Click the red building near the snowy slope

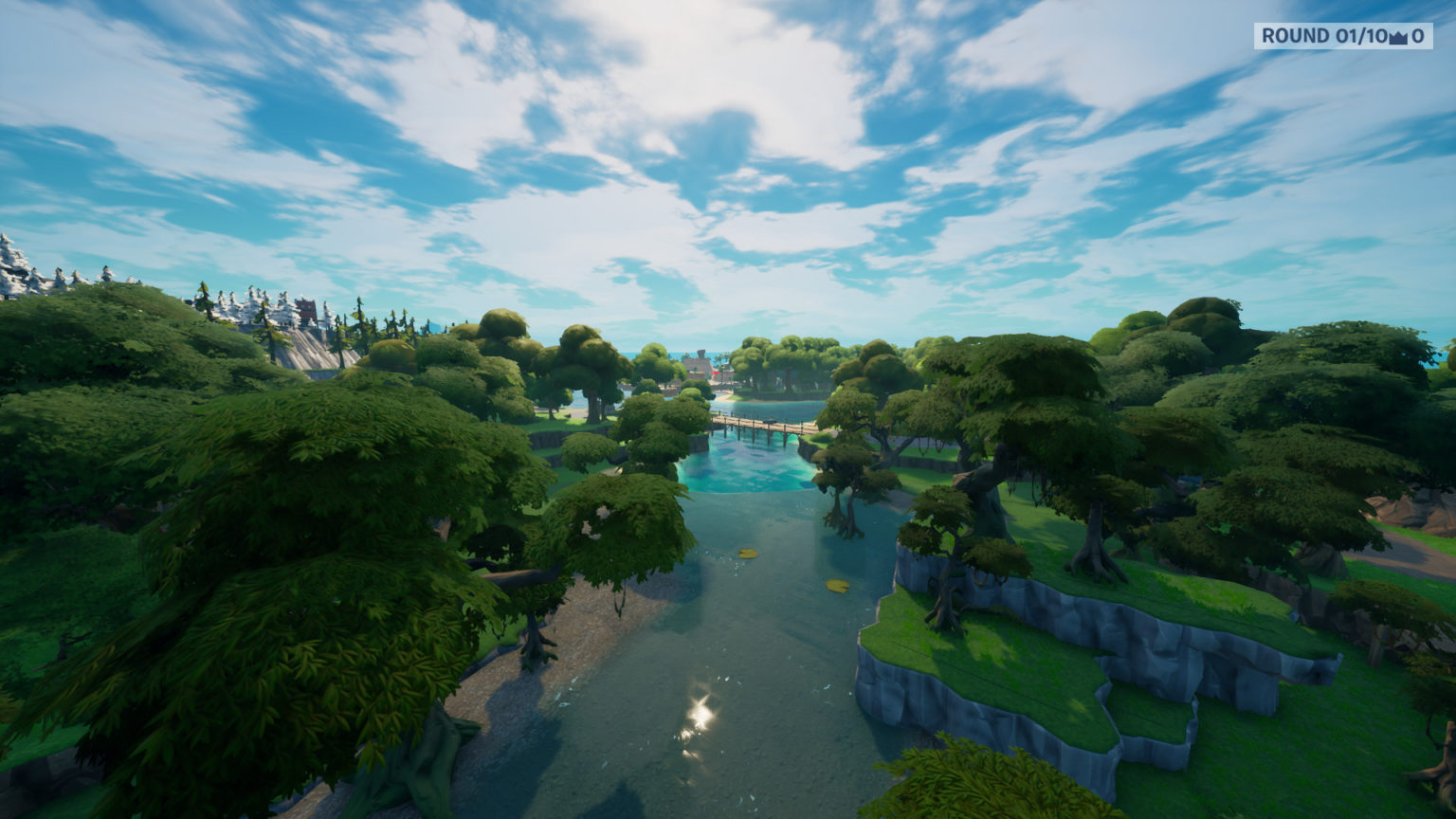point(305,309)
